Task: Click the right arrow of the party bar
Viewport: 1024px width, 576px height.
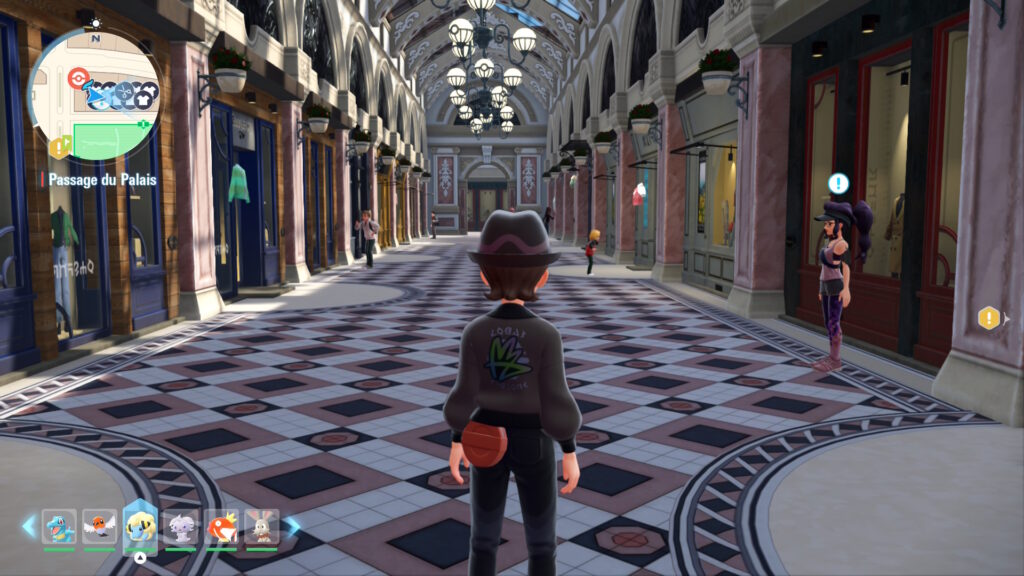Action: click(292, 525)
